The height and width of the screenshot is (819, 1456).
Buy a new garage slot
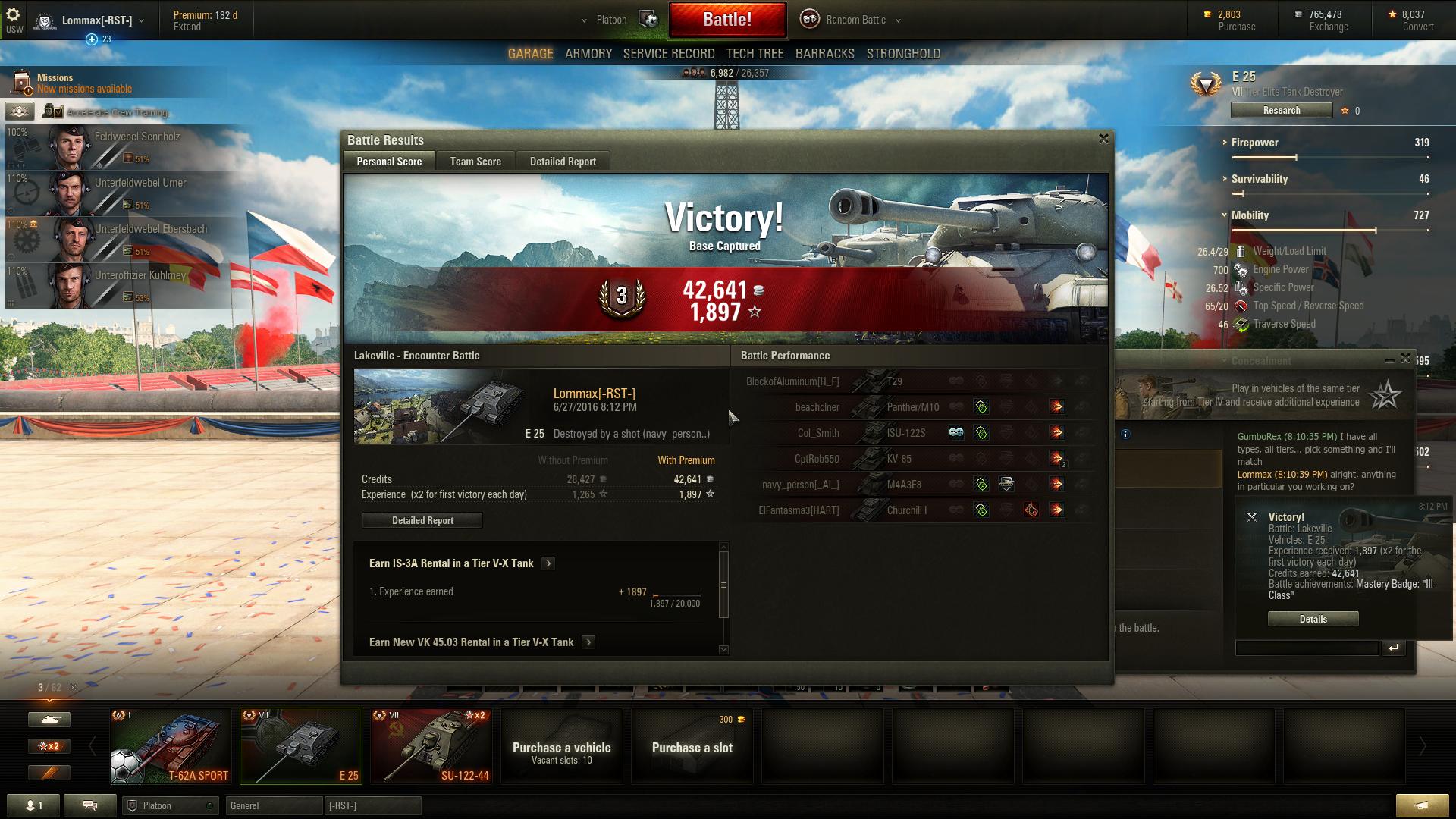coord(692,746)
